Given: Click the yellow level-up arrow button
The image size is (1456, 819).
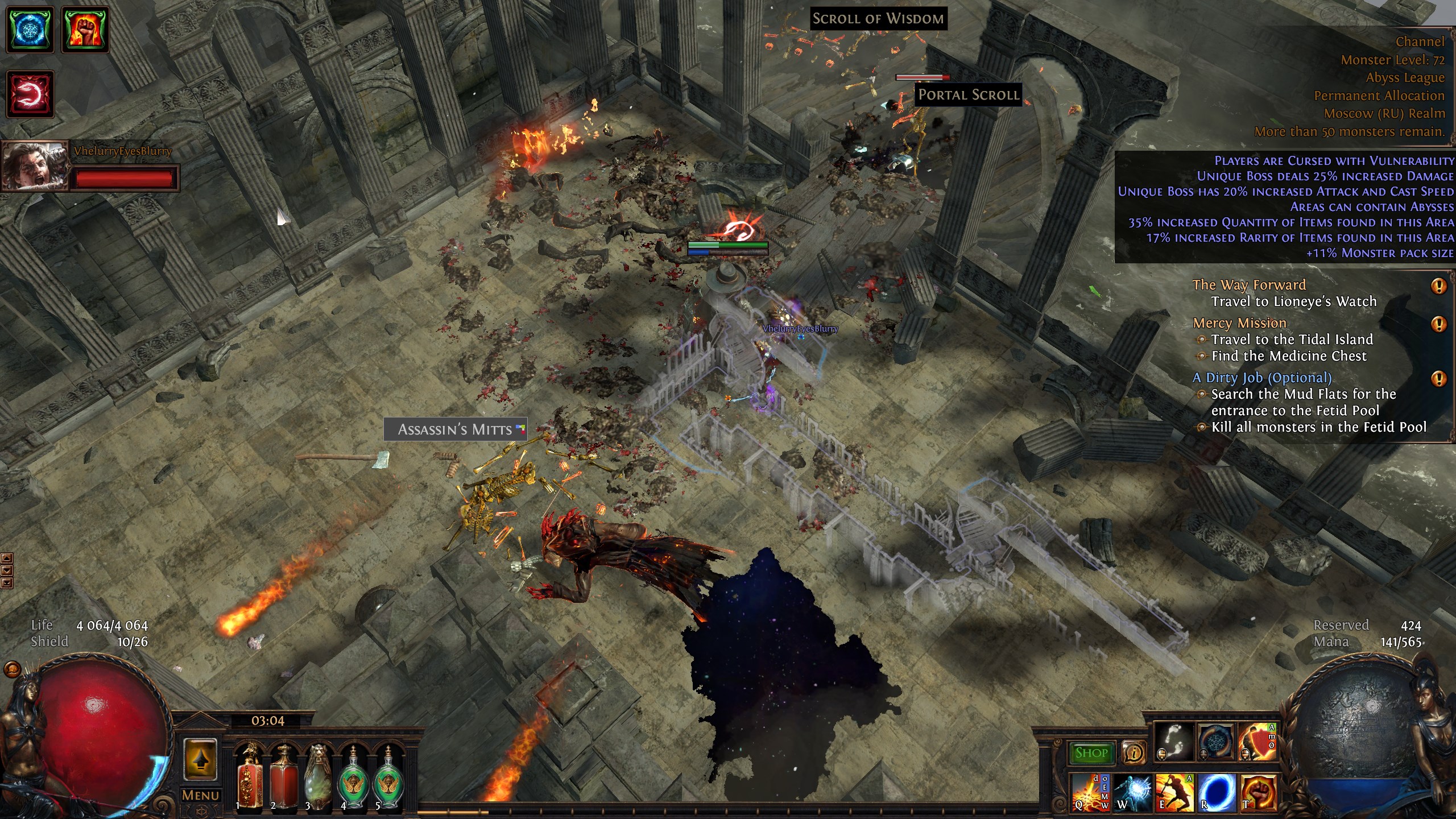Looking at the screenshot, I should (200, 759).
